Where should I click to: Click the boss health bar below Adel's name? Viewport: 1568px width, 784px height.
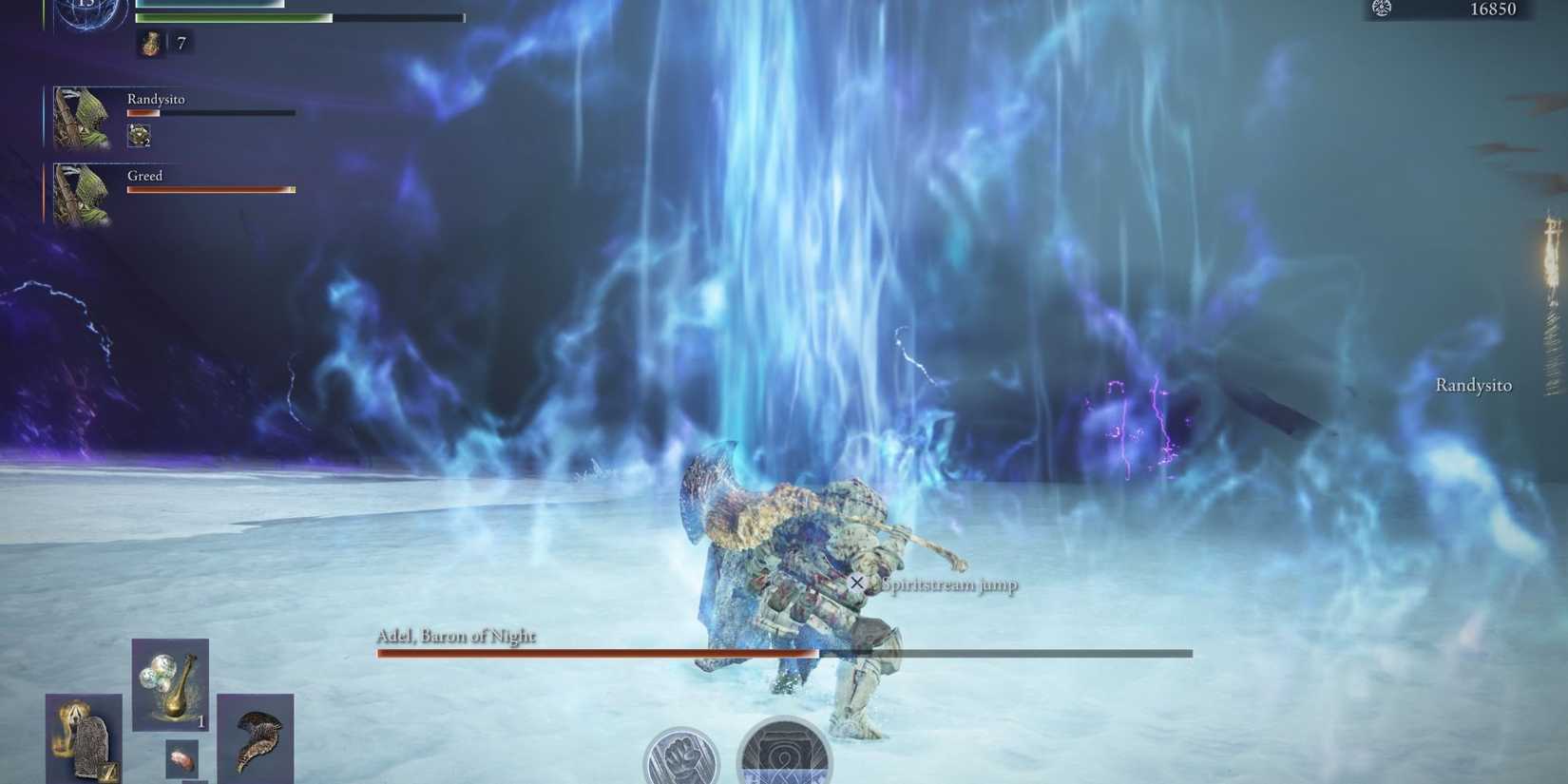(x=784, y=654)
